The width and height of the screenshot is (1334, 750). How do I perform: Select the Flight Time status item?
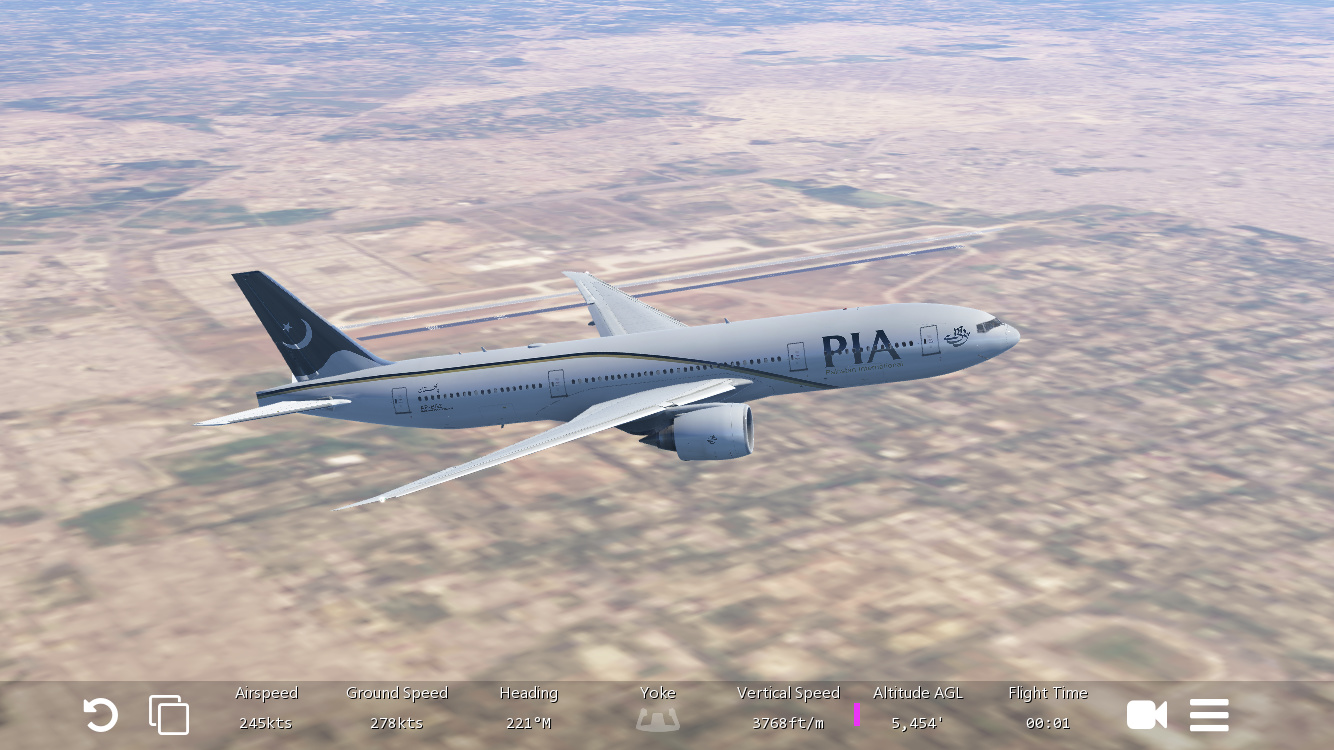pos(1048,708)
